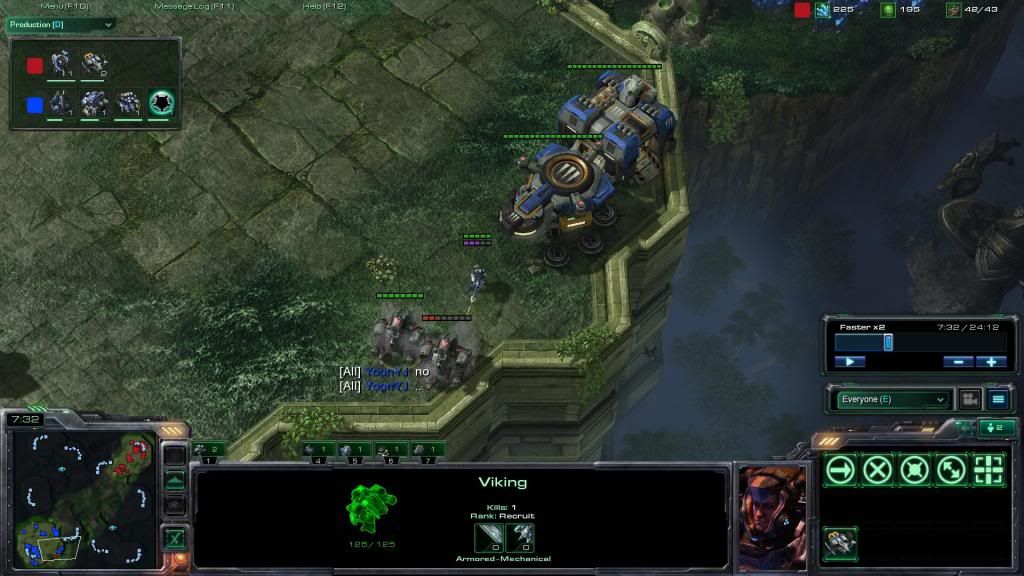
Task: Increase replay speed with plus button
Action: pos(991,362)
